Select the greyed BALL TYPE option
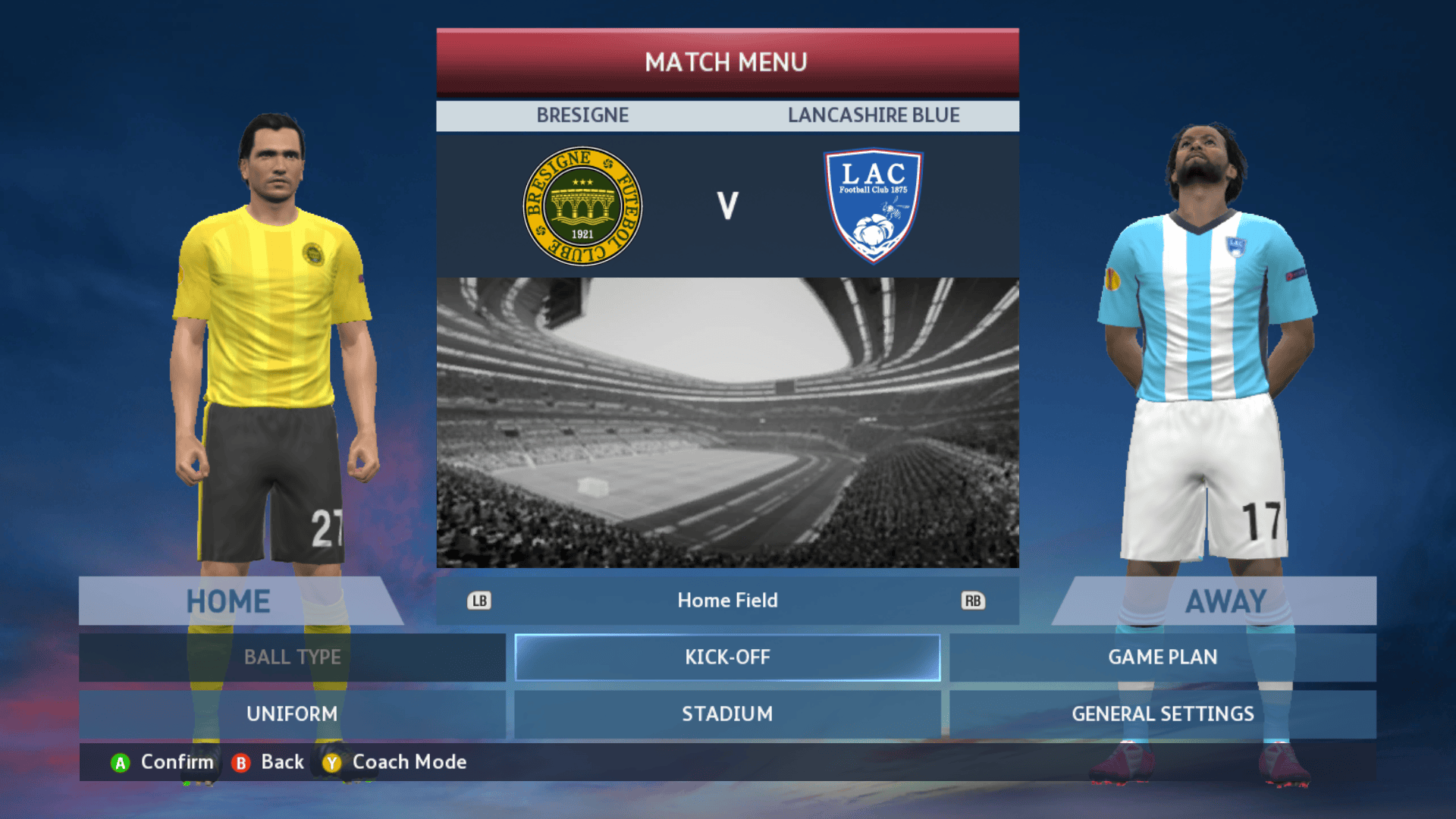Viewport: 1456px width, 819px height. pyautogui.click(x=292, y=657)
